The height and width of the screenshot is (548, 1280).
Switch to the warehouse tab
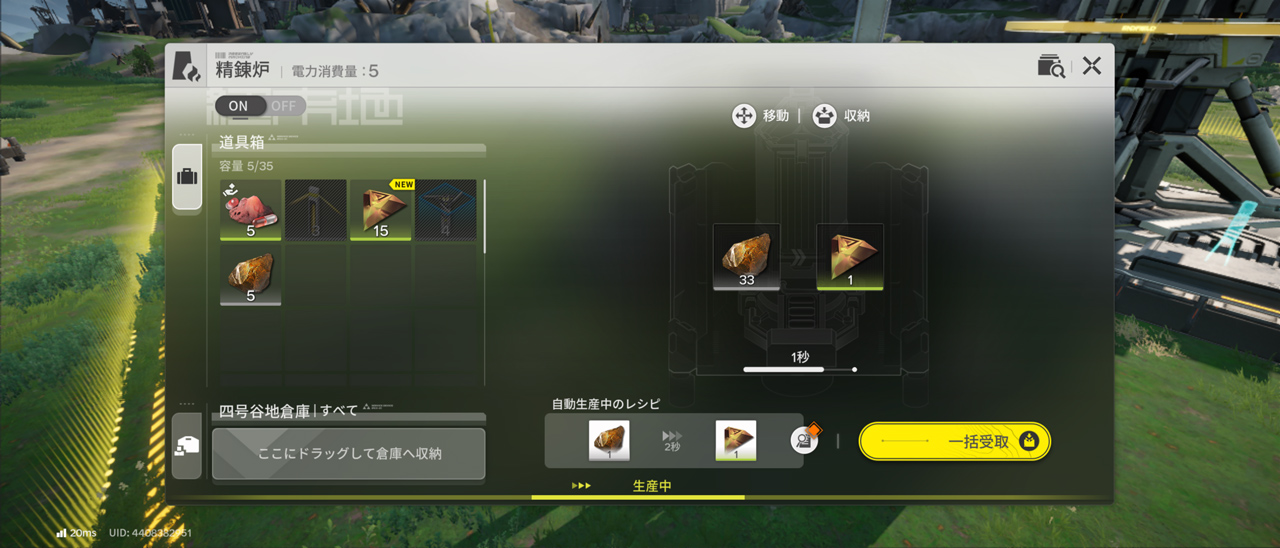click(x=187, y=446)
